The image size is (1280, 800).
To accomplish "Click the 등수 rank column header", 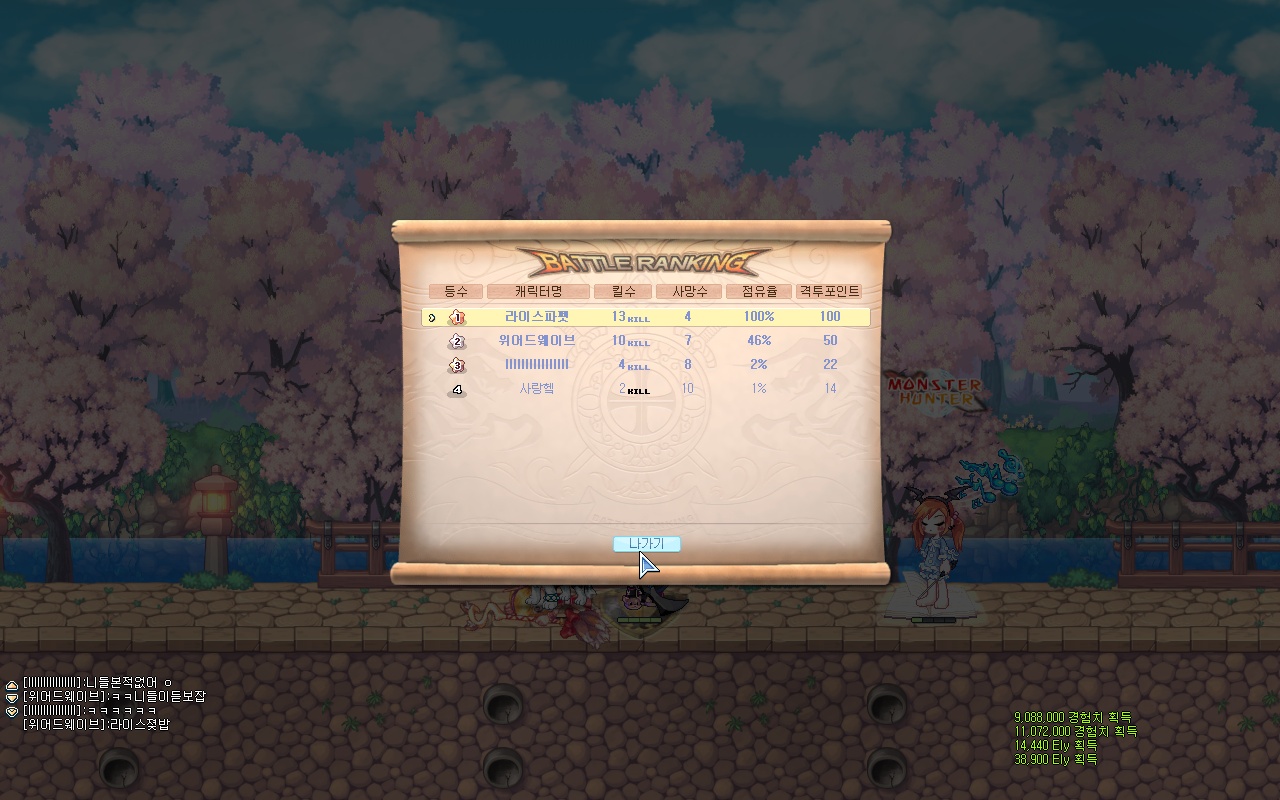I will tap(456, 291).
